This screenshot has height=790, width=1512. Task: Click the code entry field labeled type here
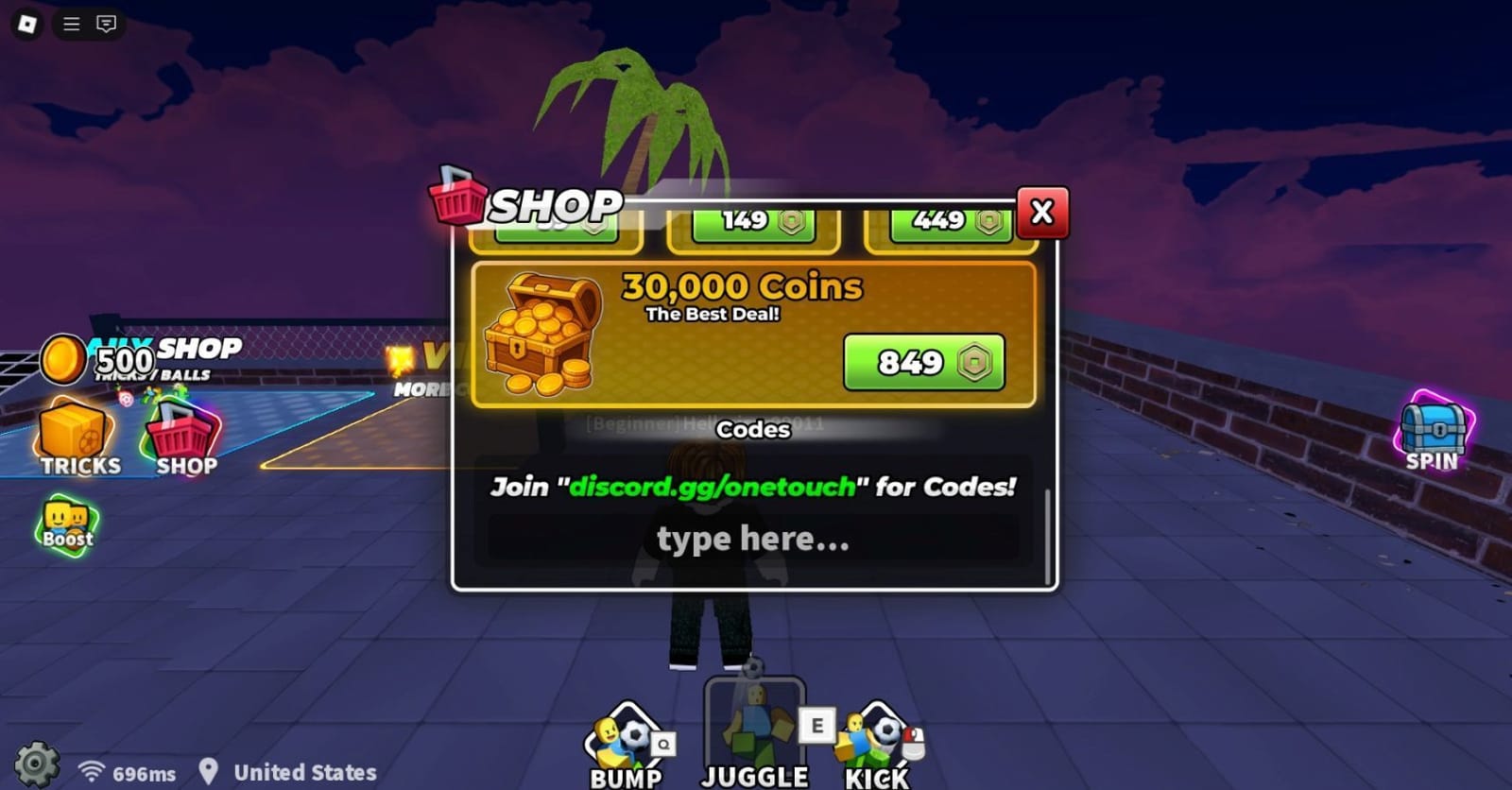[753, 539]
